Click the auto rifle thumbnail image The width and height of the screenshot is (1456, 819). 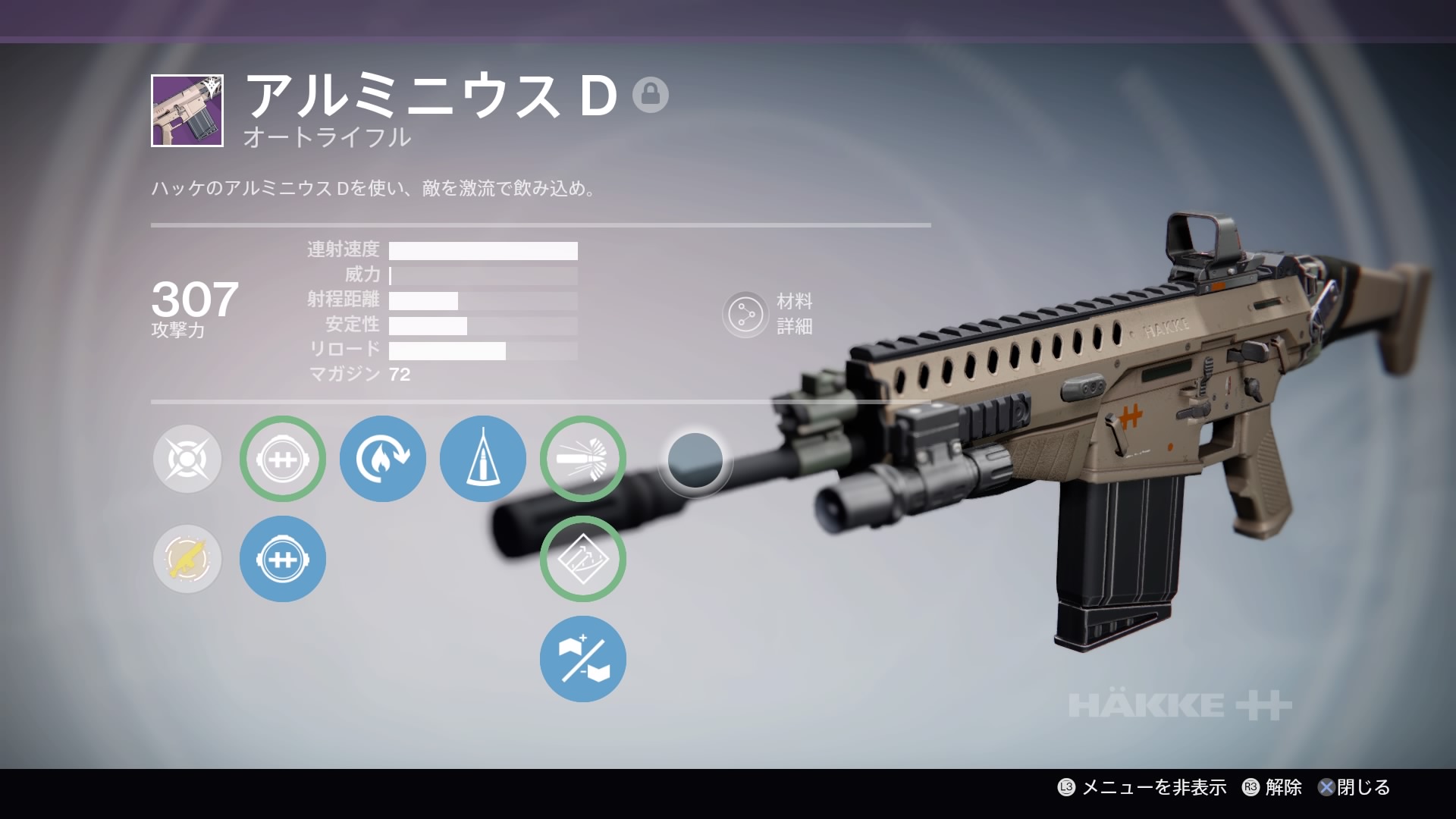(187, 111)
